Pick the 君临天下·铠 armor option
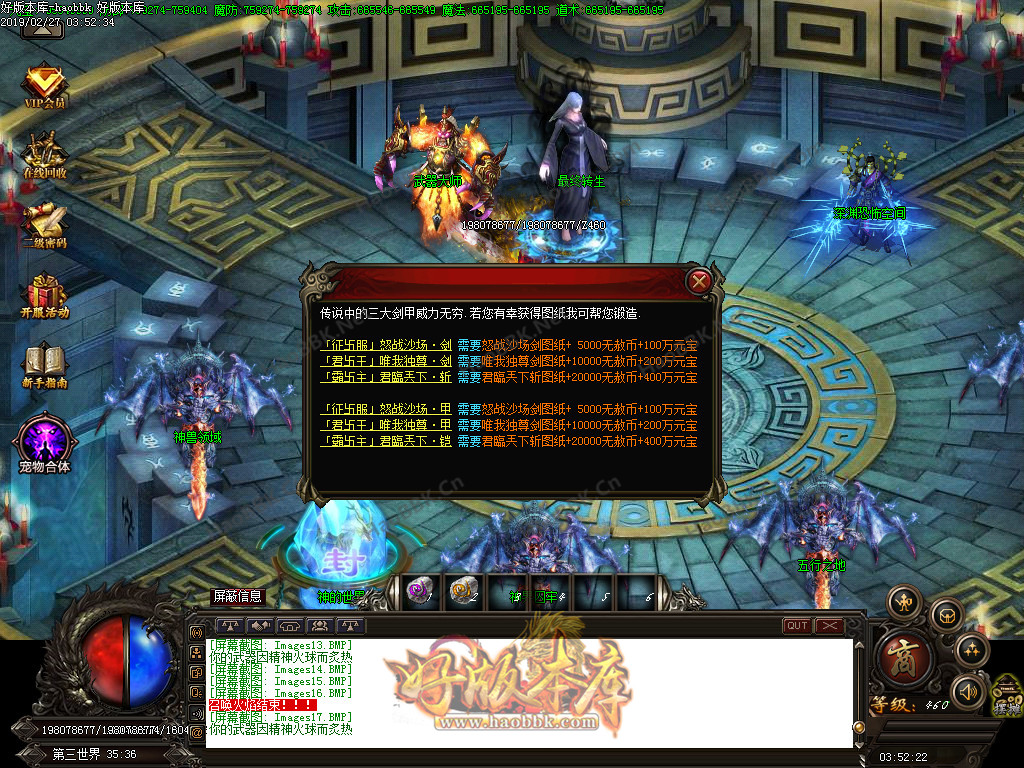 (385, 441)
